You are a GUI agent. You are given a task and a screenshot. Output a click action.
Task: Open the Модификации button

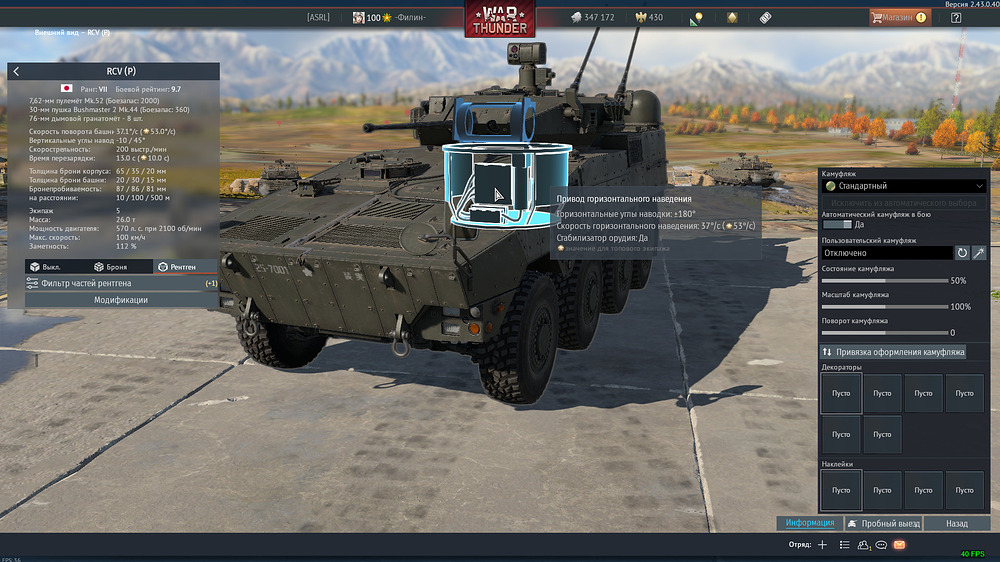tap(121, 300)
